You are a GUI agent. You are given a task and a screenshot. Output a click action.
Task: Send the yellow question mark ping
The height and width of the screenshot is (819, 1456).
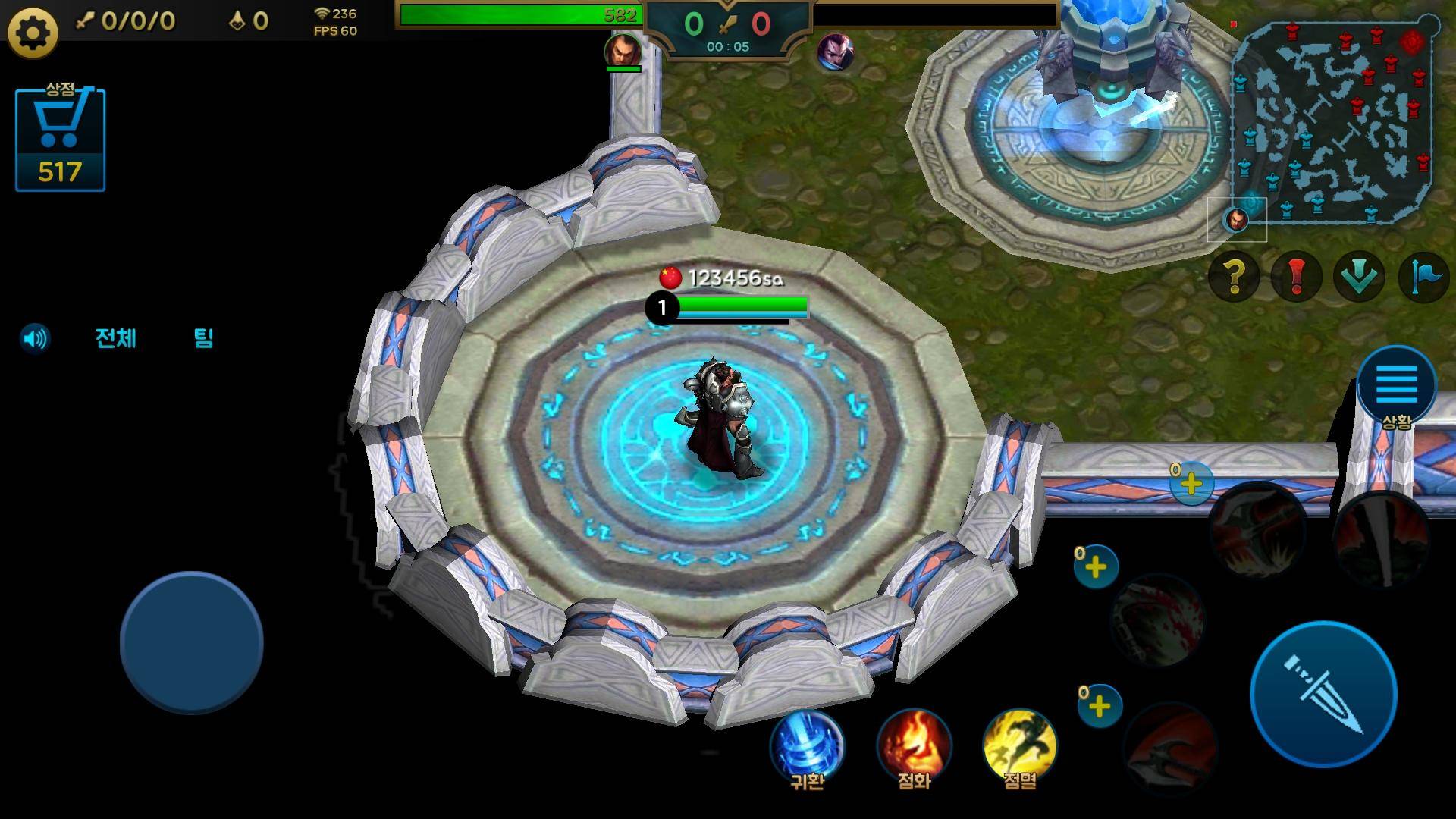pos(1234,277)
